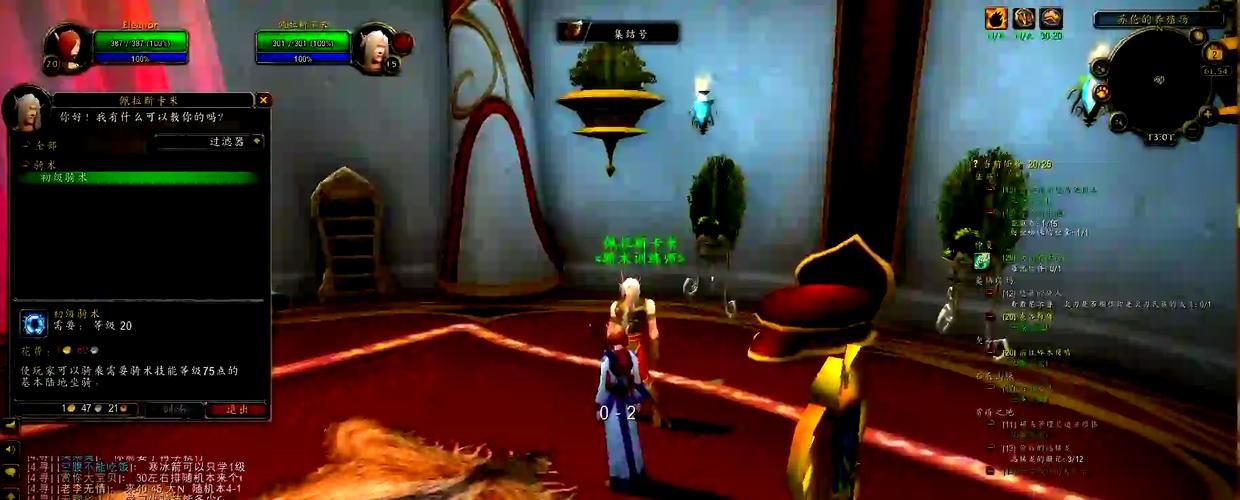Click the zone name above the minimap

1158,19
